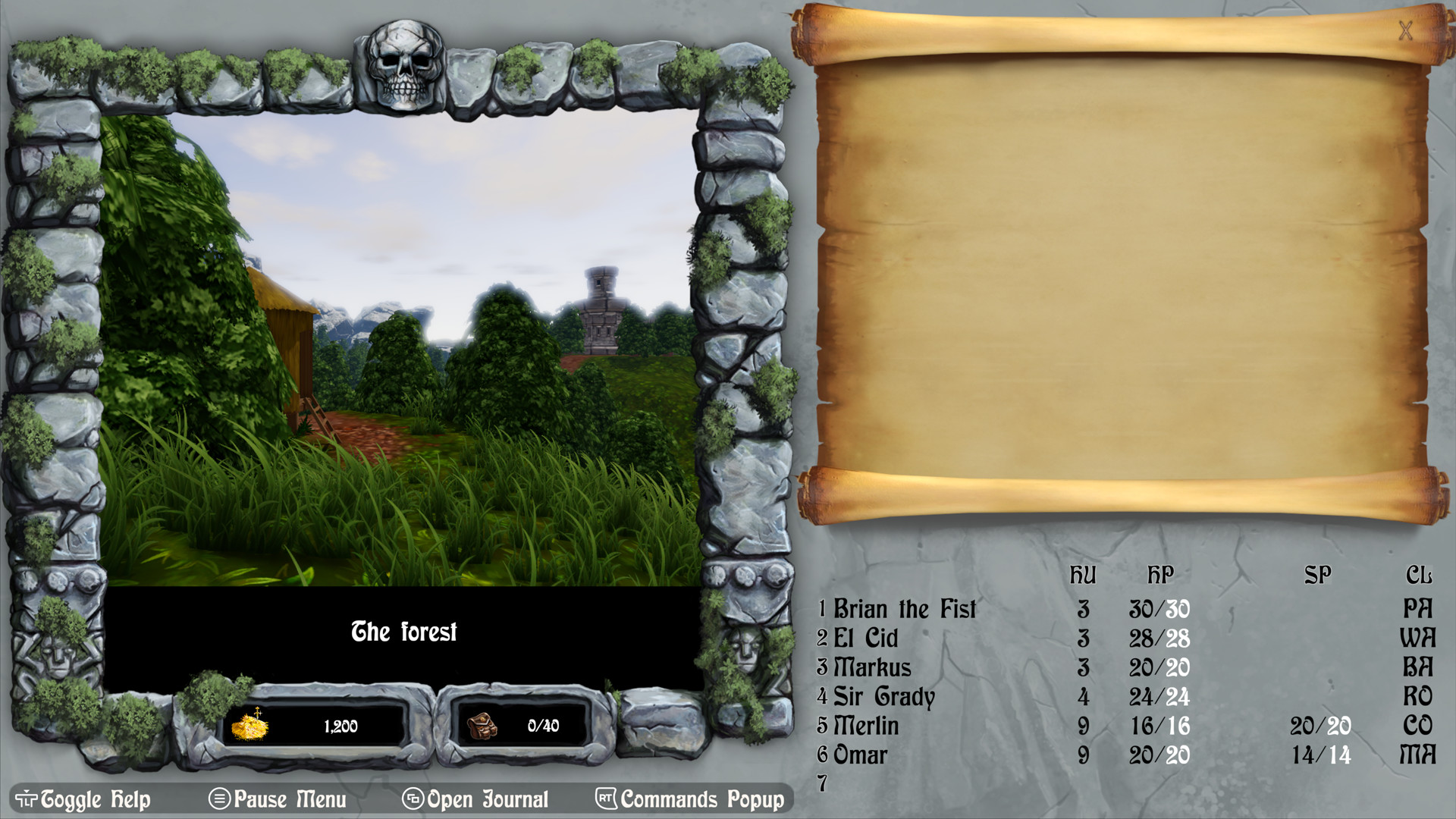Click the journal icon beside Open Journal
This screenshot has width=1456, height=819.
(x=413, y=799)
